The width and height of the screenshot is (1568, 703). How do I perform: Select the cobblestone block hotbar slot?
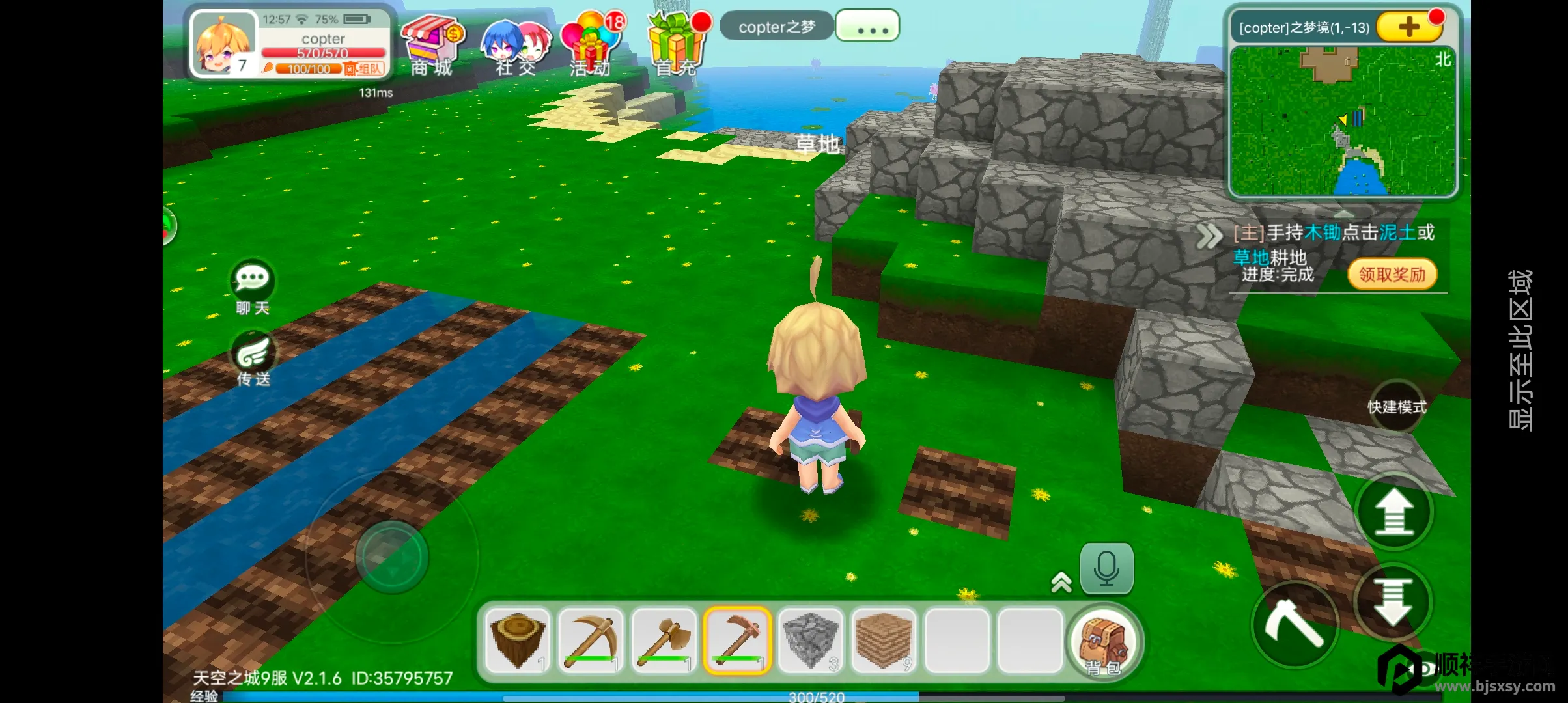[x=810, y=641]
